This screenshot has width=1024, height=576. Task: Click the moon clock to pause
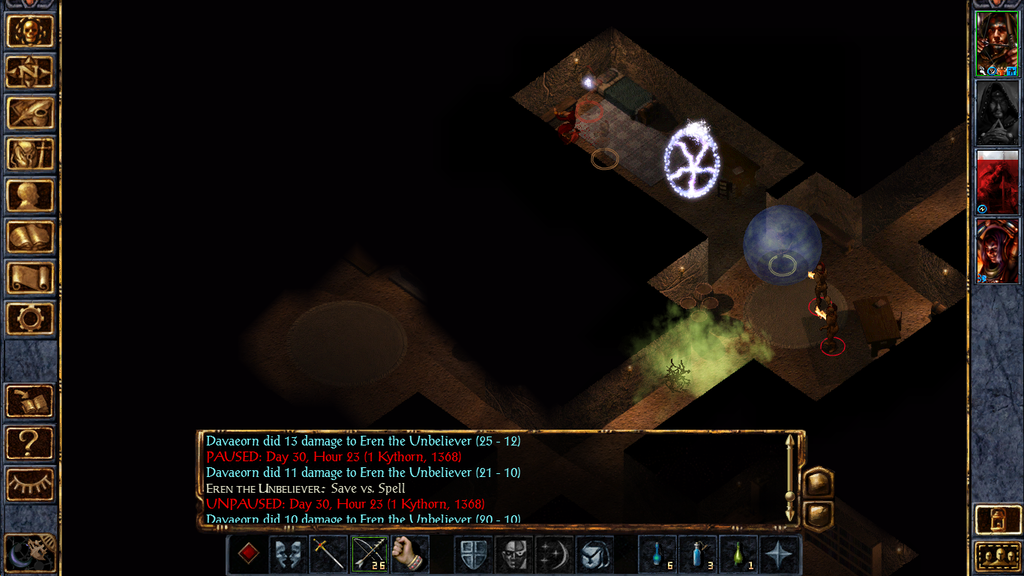(x=28, y=552)
